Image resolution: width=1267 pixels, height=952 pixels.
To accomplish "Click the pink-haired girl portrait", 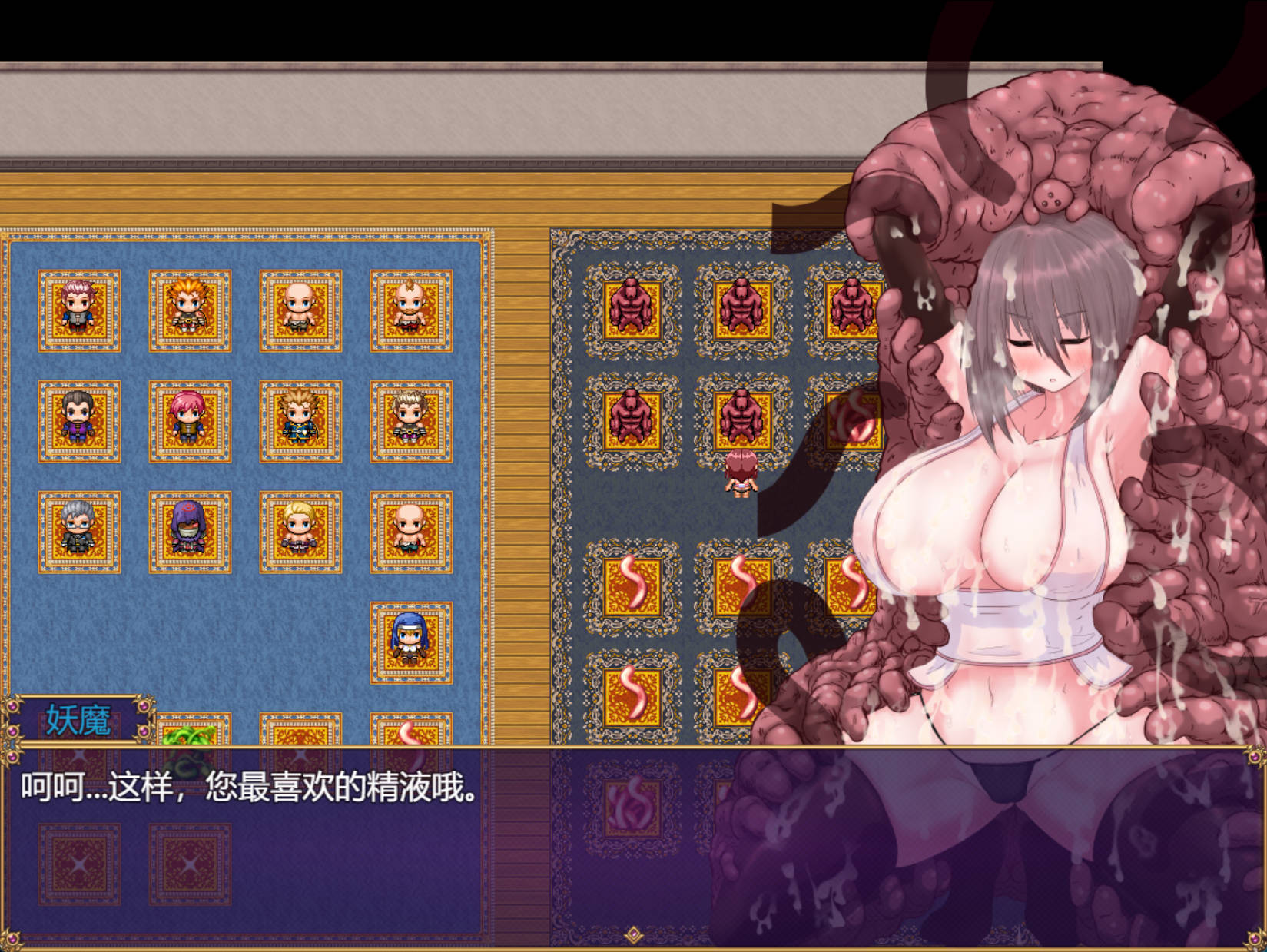I will click(x=190, y=417).
